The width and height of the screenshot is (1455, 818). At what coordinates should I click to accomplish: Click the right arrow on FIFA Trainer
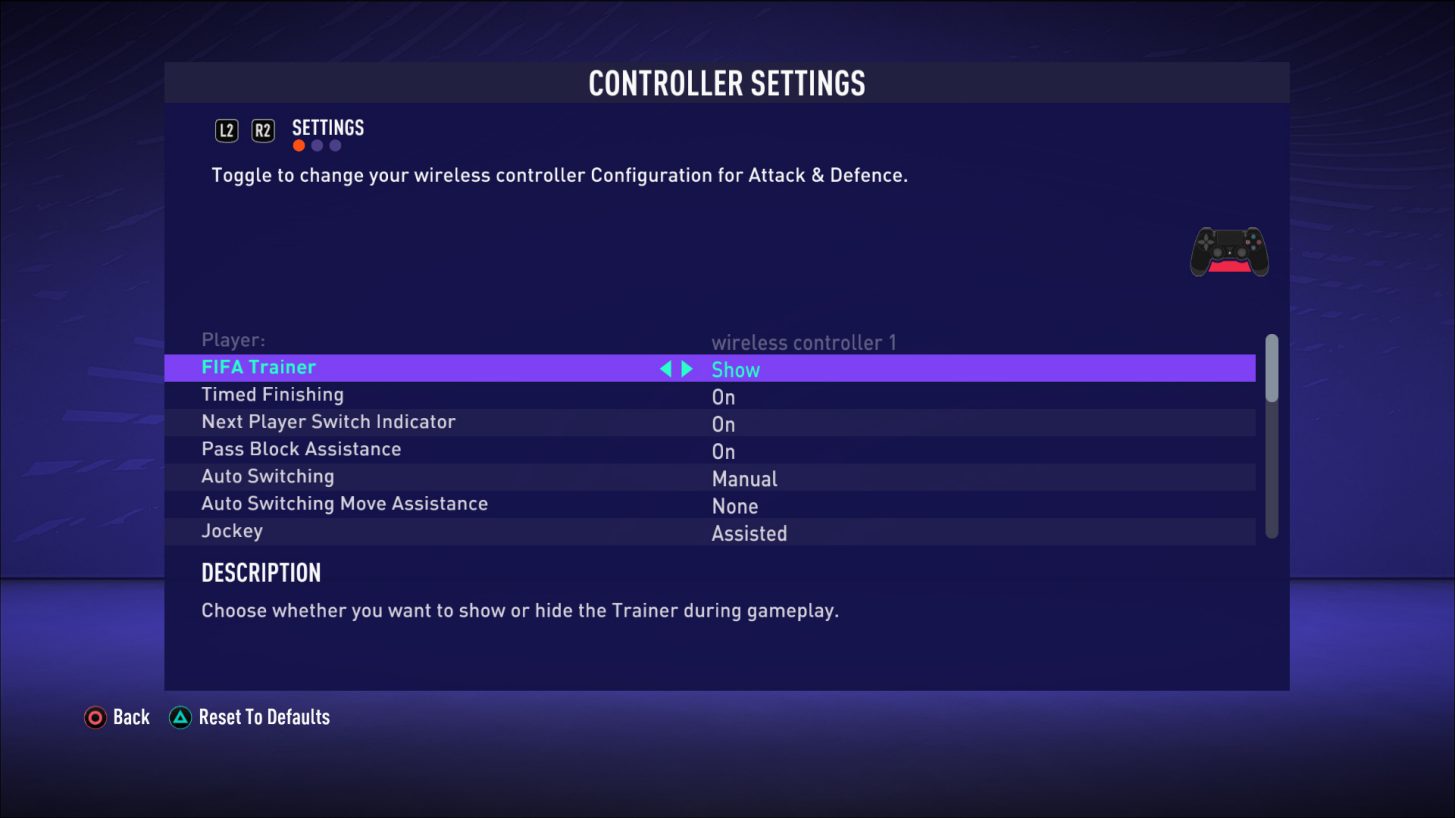click(687, 368)
